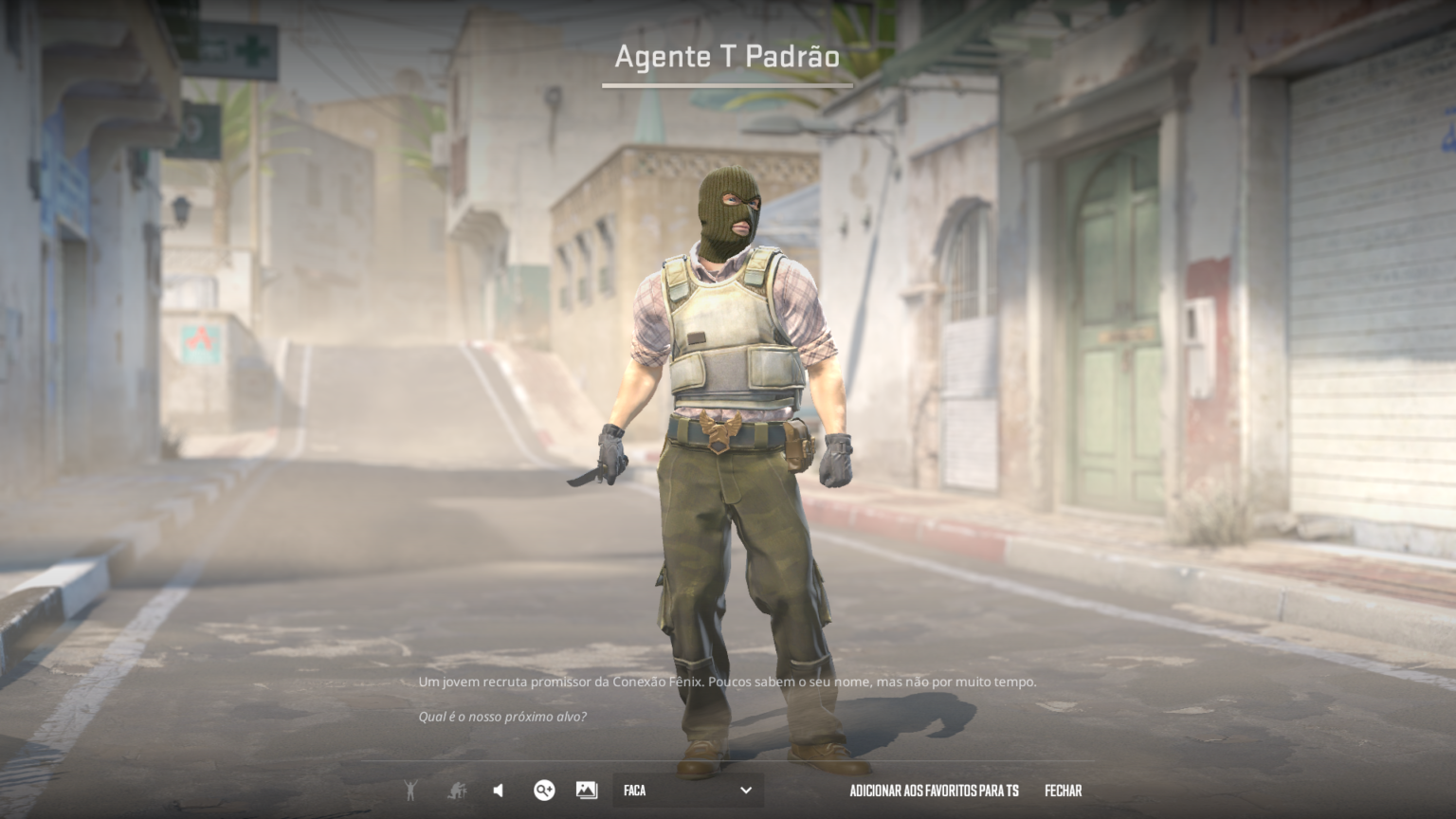Click the Agente T Padrão title
Viewport: 1456px width, 819px height.
726,57
